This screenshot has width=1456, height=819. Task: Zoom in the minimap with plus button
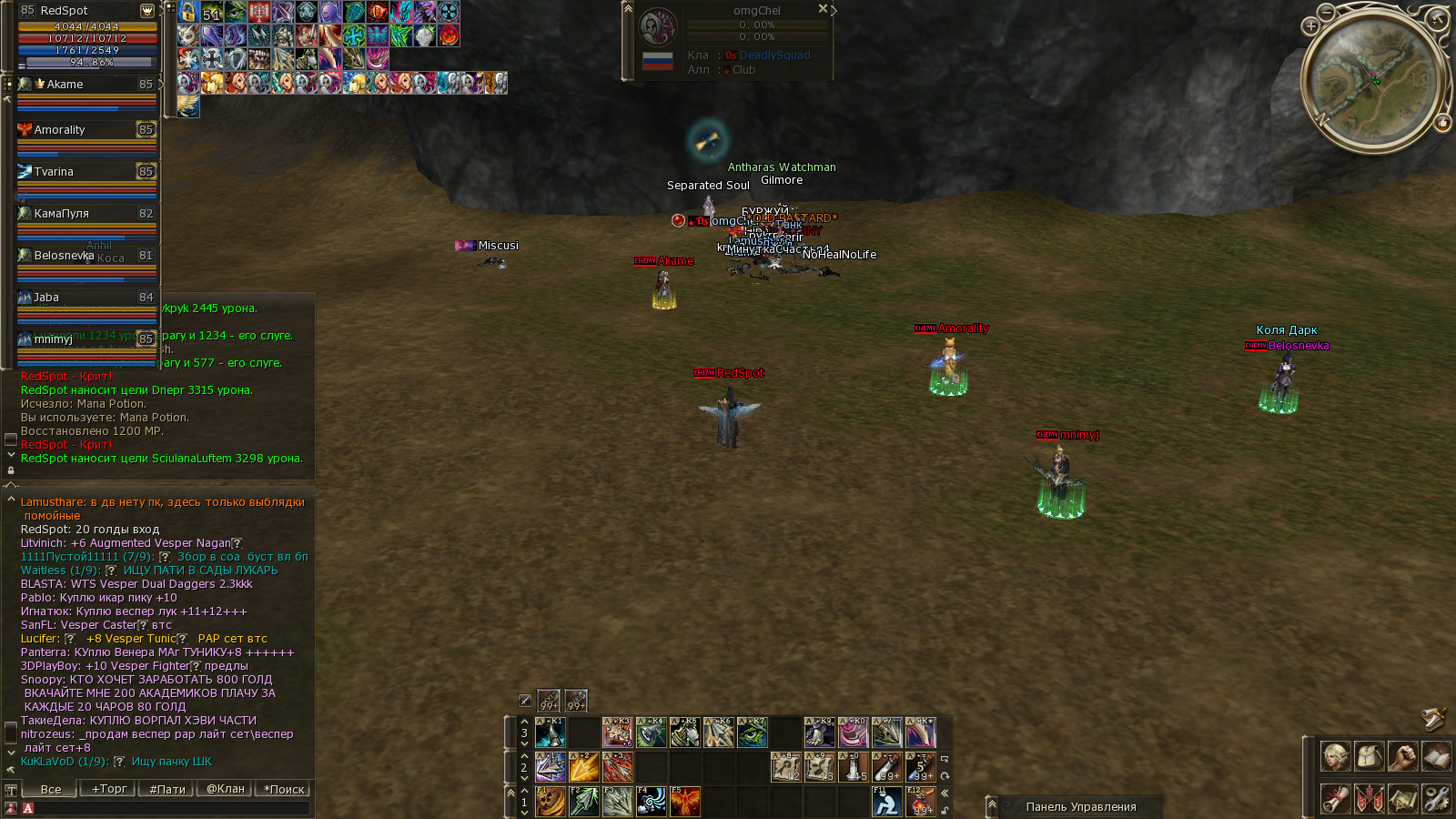(x=1311, y=26)
